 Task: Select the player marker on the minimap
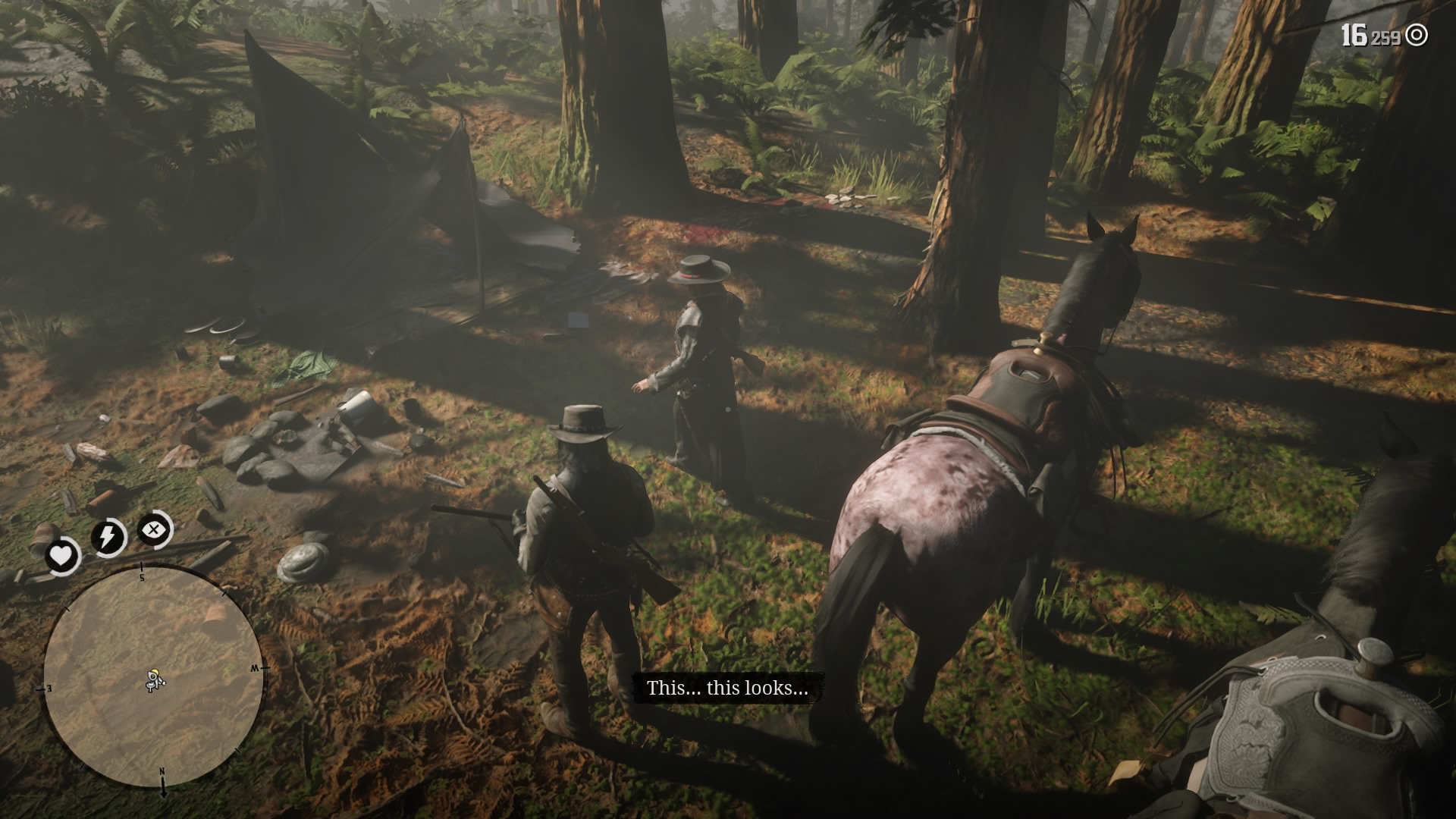[155, 678]
